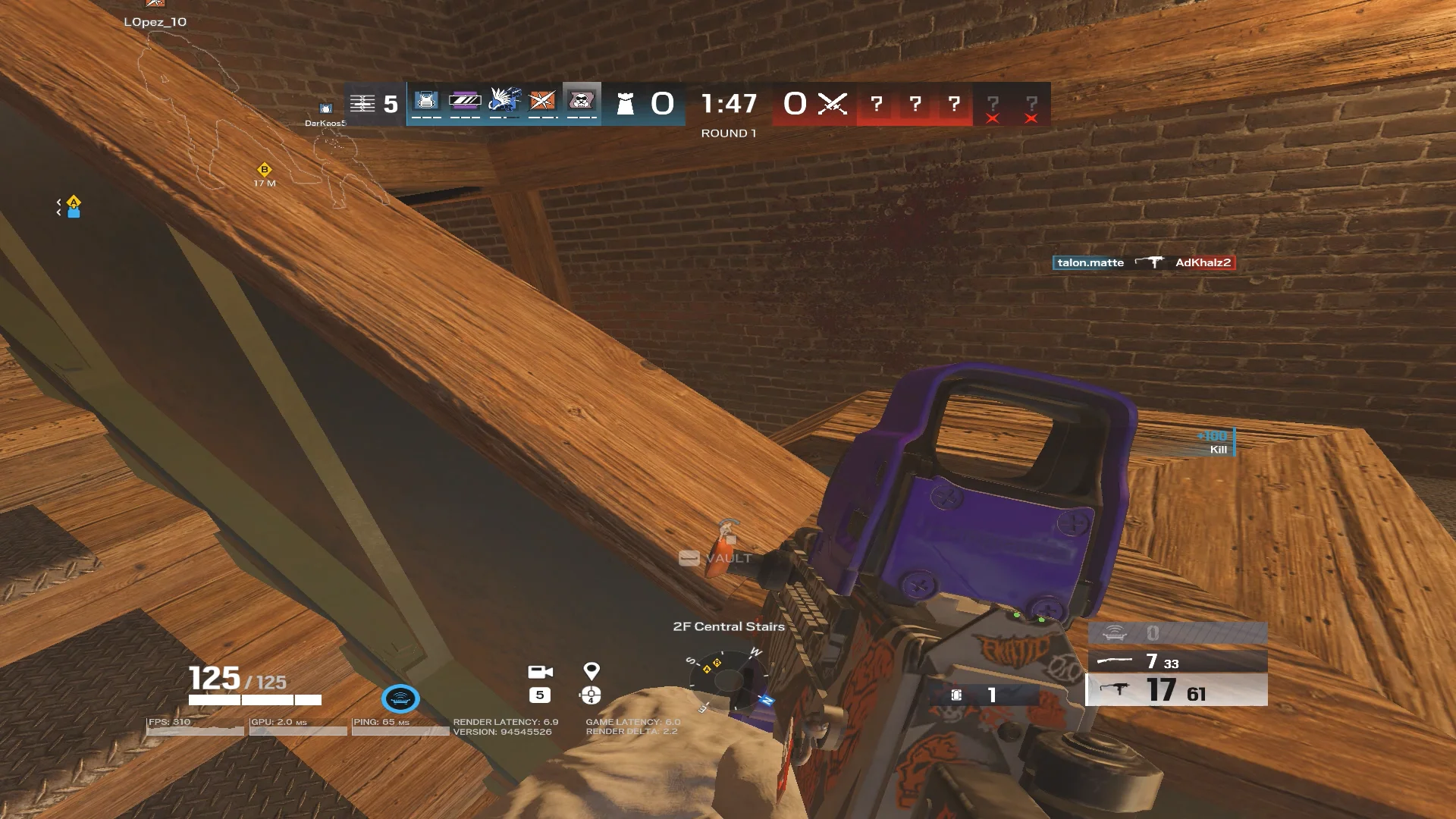Click the defender castle team icon
Screen dimensions: 1456x819
625,104
